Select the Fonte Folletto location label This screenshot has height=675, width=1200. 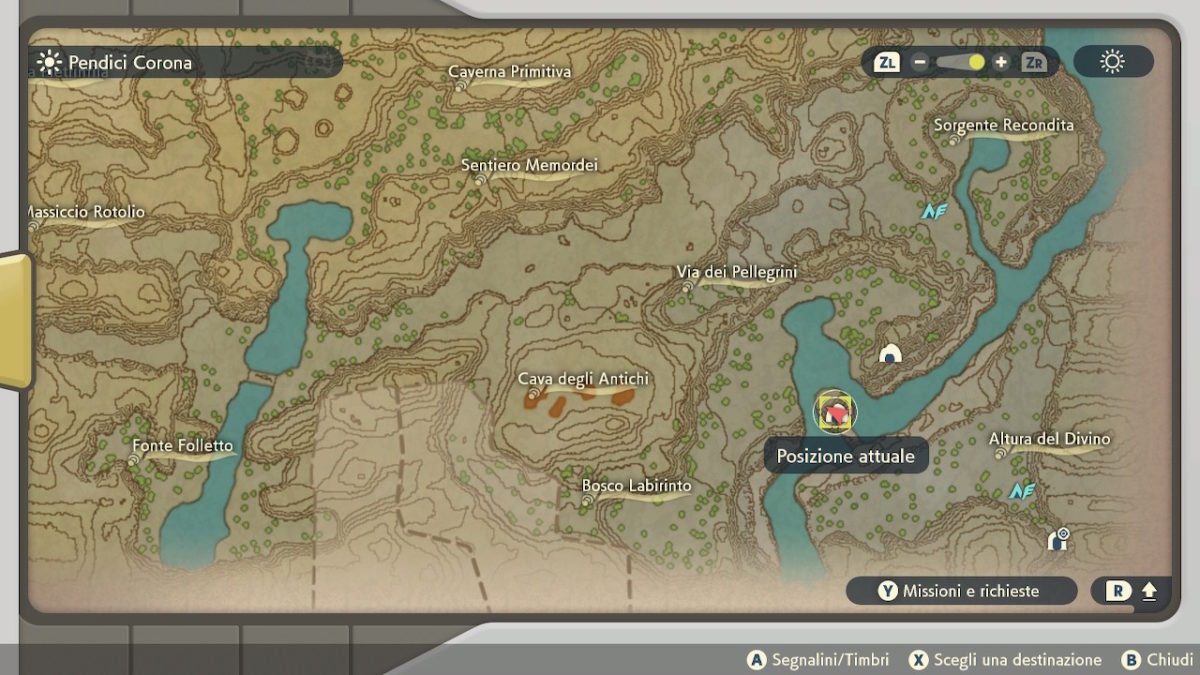click(x=182, y=446)
